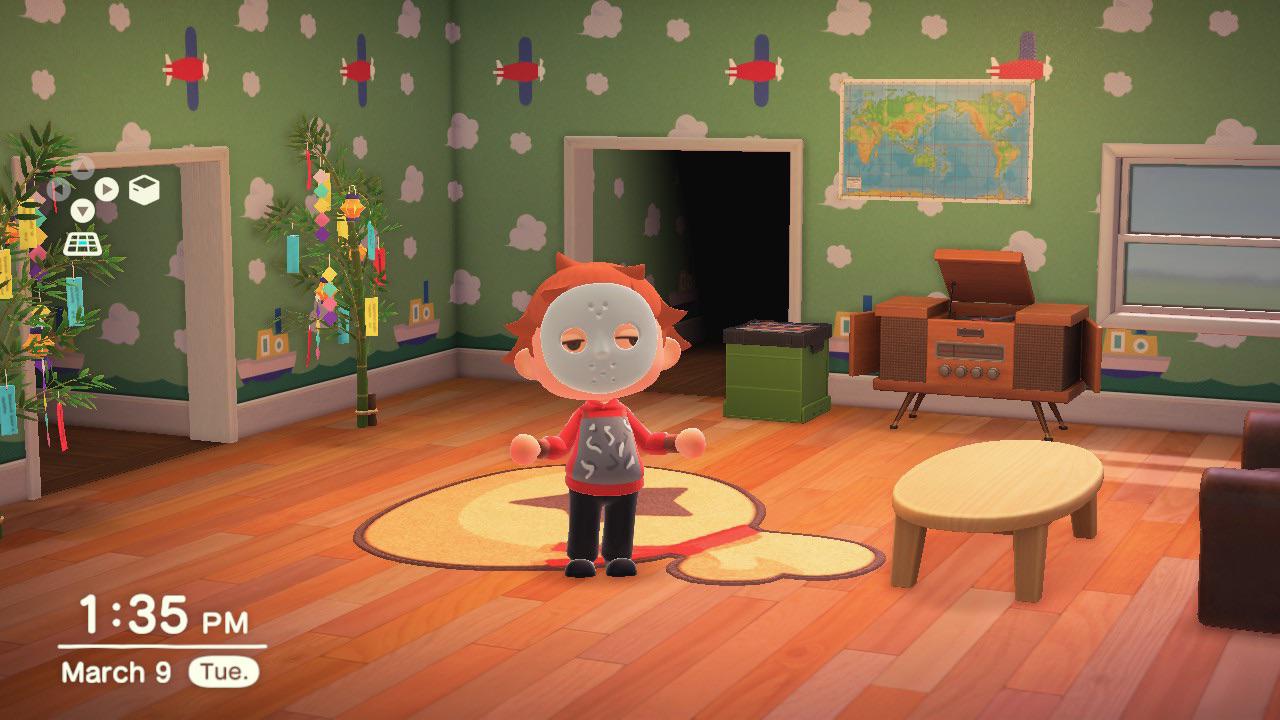Click the up arrow rotation control
The image size is (1280, 720).
click(x=83, y=166)
